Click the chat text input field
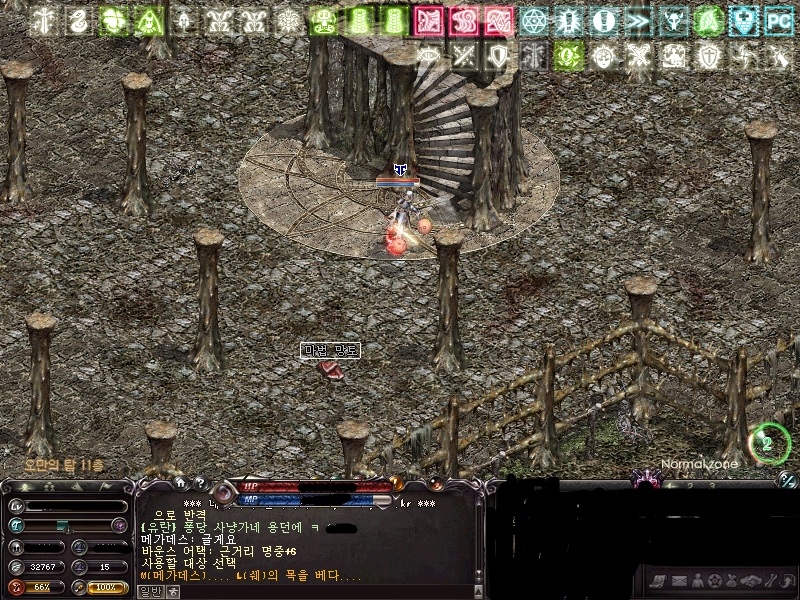This screenshot has width=800, height=600. click(320, 591)
